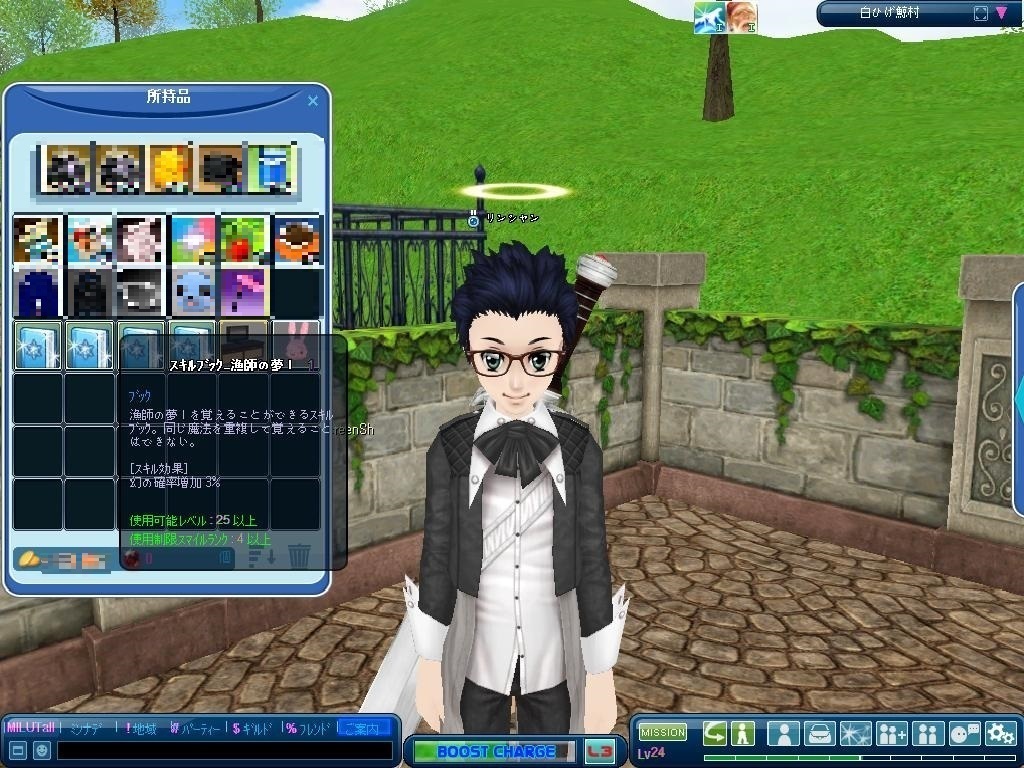Viewport: 1024px width, 768px height.
Task: Switch chat to the パーティー party tab
Action: click(198, 728)
